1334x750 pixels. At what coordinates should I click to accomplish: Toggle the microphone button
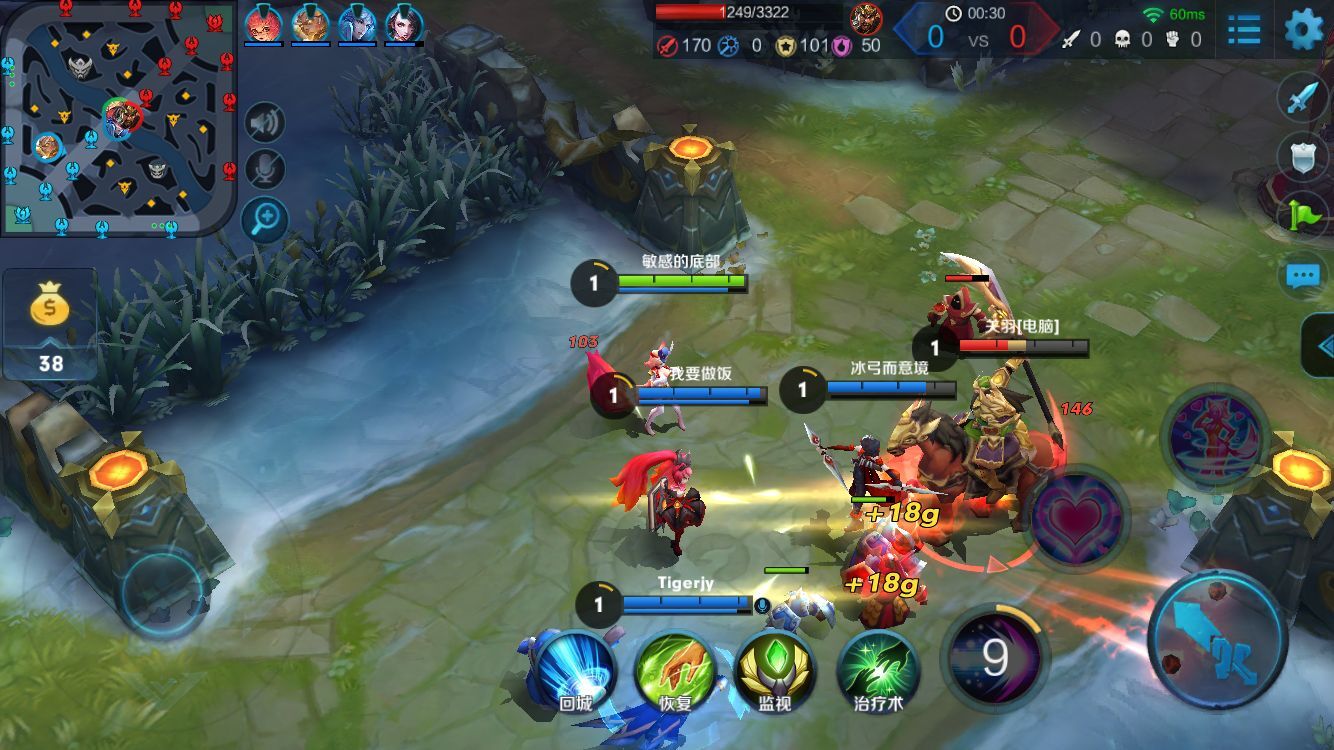pos(265,169)
